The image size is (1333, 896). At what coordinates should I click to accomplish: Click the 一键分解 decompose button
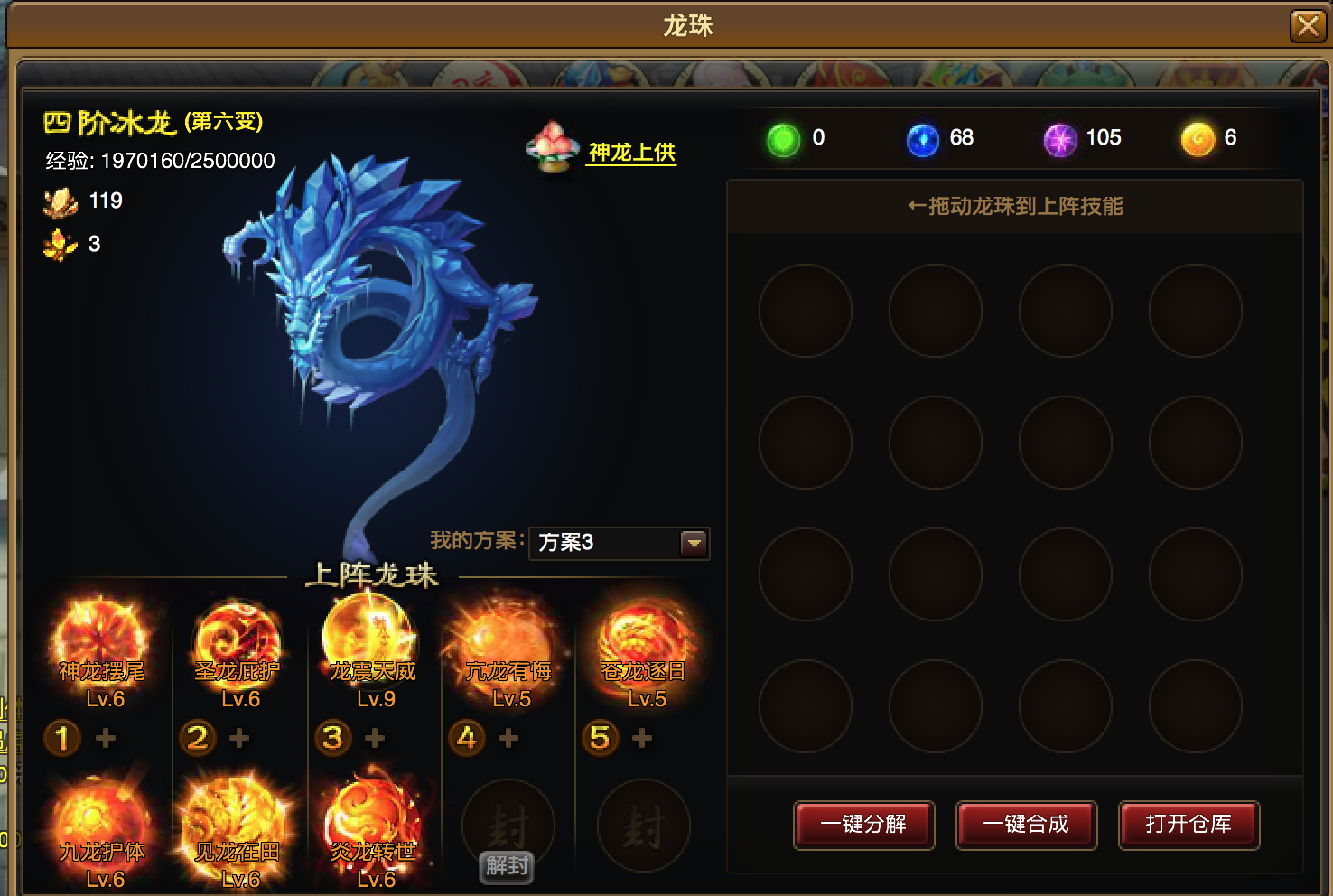[863, 825]
